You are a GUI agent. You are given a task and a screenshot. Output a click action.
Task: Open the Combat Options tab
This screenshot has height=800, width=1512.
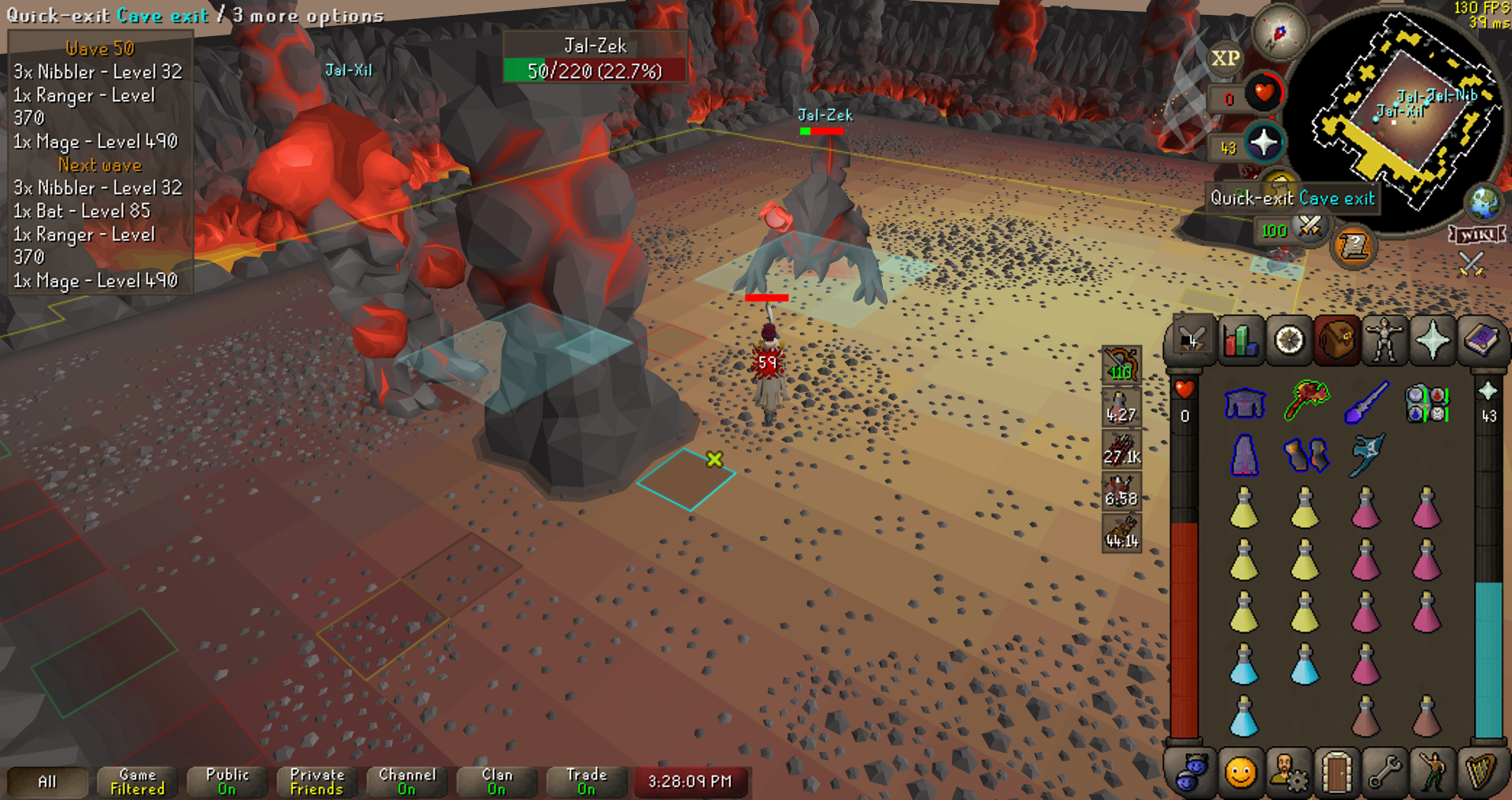1192,341
